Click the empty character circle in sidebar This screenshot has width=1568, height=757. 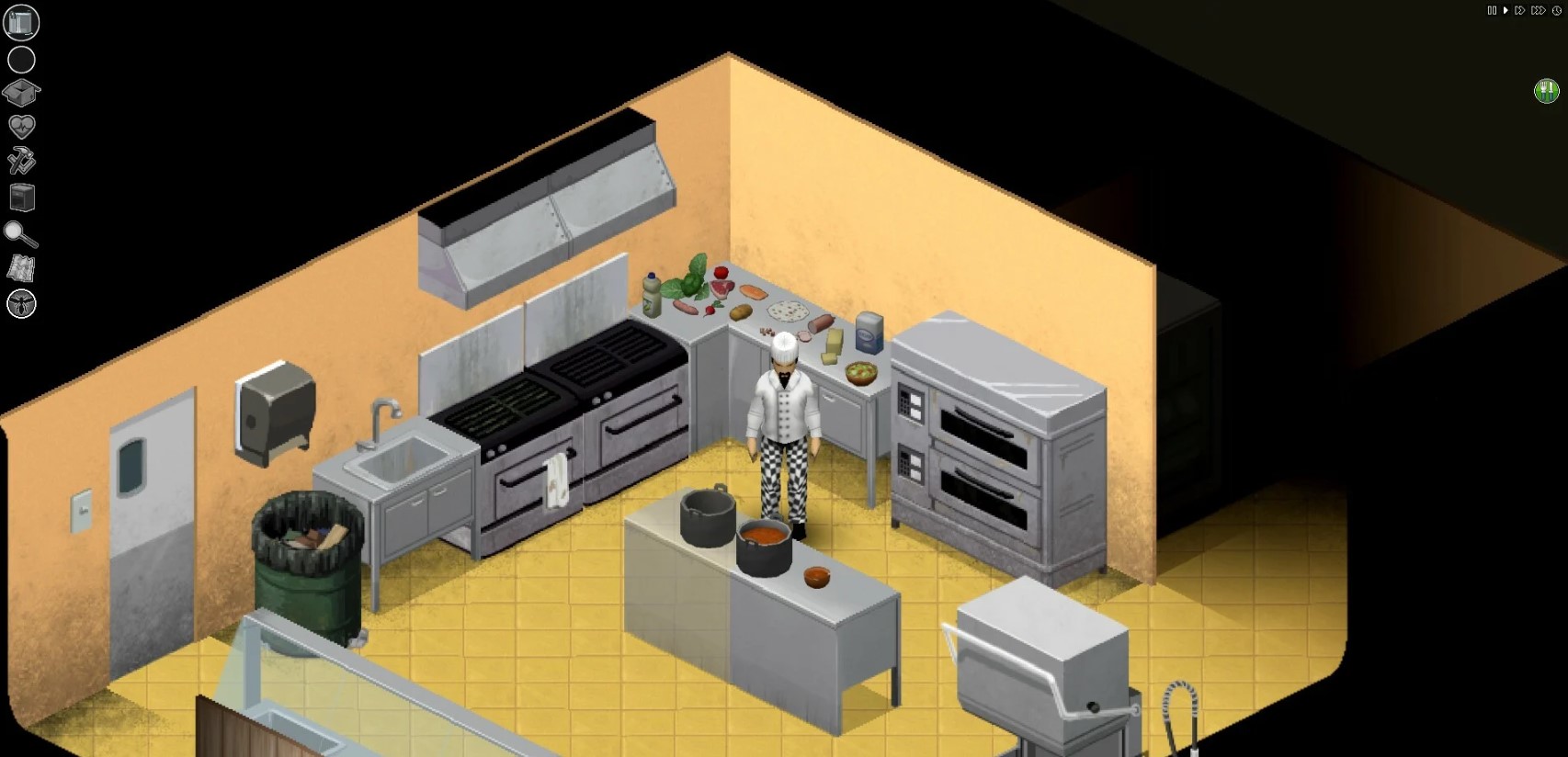click(21, 59)
